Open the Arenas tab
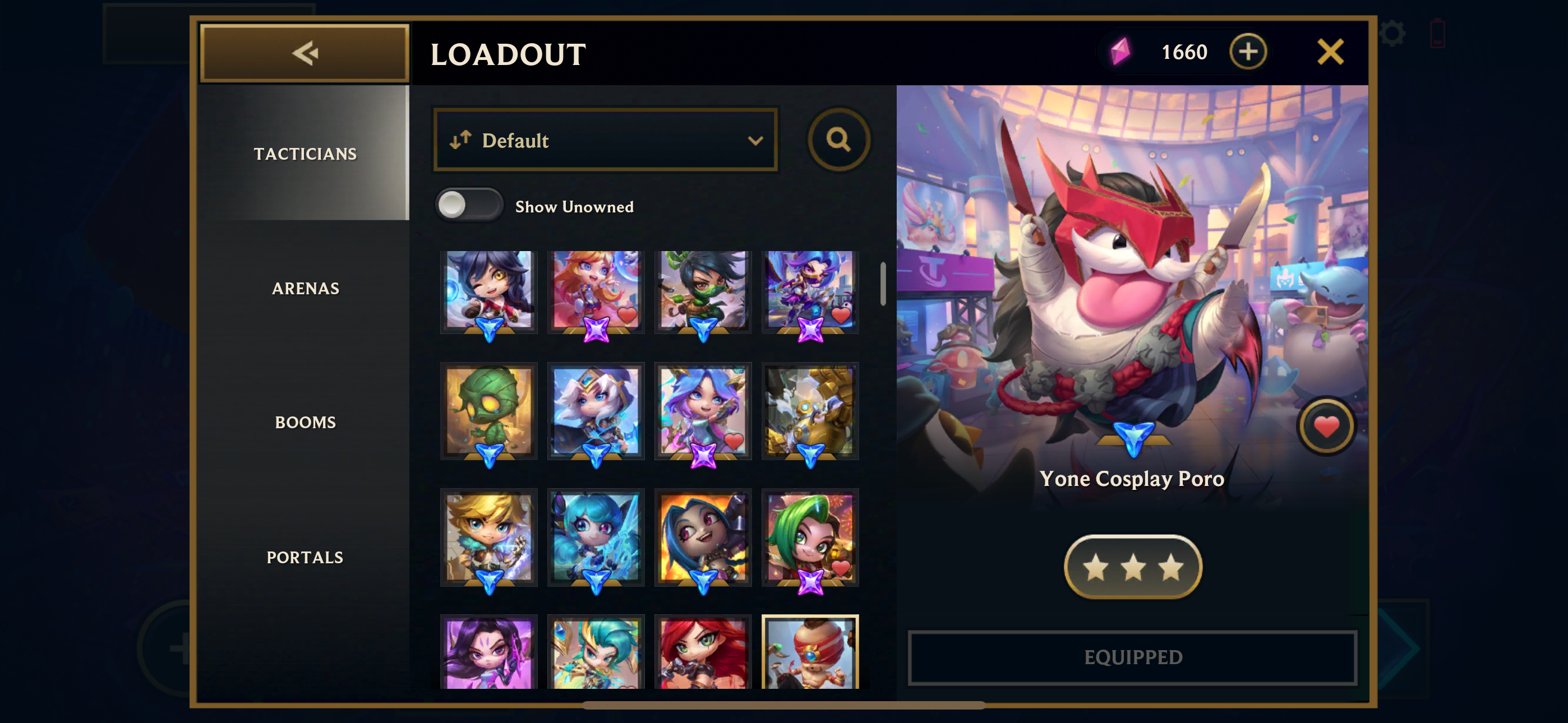Image resolution: width=1568 pixels, height=723 pixels. pyautogui.click(x=305, y=288)
